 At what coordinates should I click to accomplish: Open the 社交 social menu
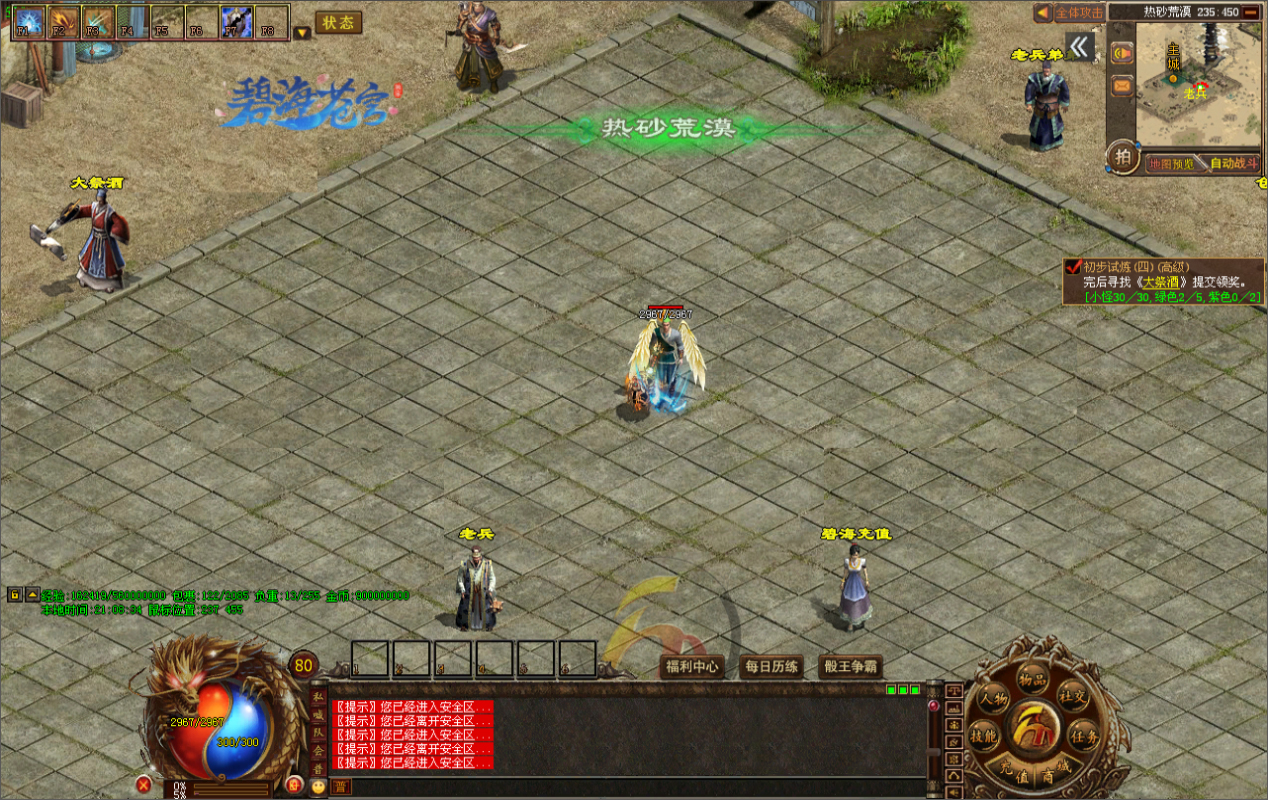pyautogui.click(x=1072, y=697)
